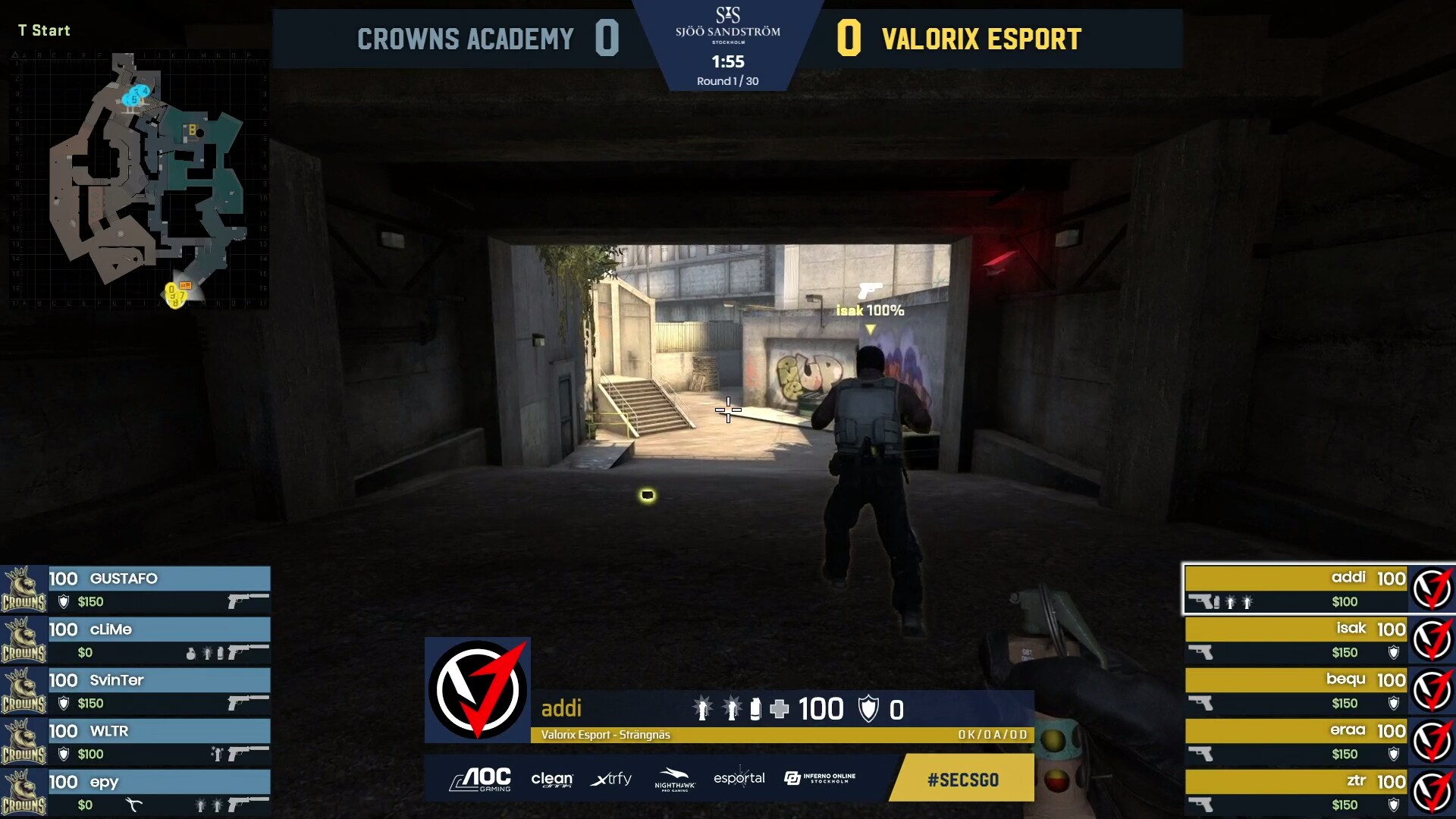Switch to the Crowns Academy scoreboard side
Viewport: 1456px width, 819px height.
(x=466, y=39)
